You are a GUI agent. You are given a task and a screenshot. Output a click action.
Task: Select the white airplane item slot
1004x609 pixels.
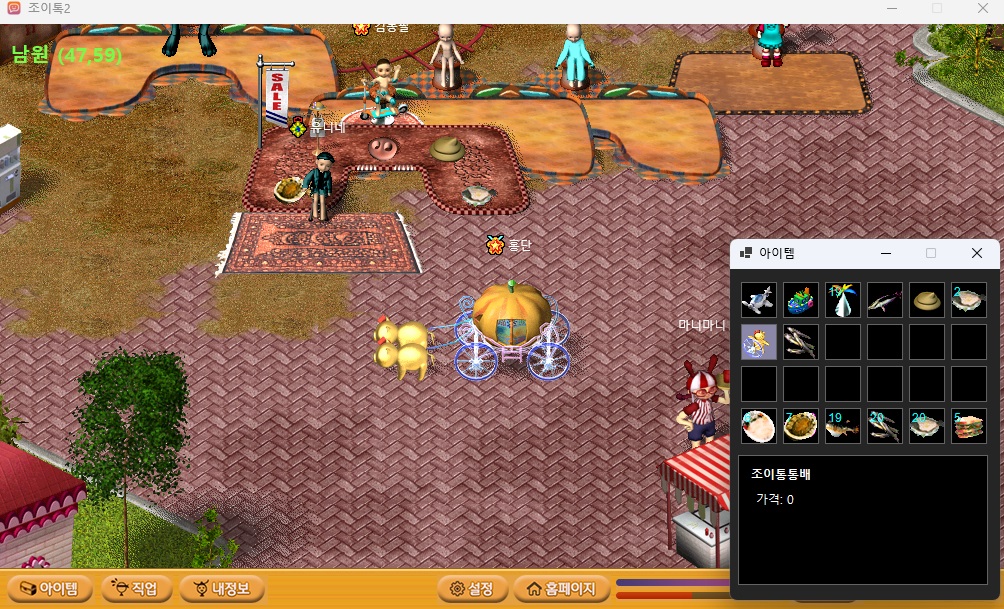coord(759,300)
